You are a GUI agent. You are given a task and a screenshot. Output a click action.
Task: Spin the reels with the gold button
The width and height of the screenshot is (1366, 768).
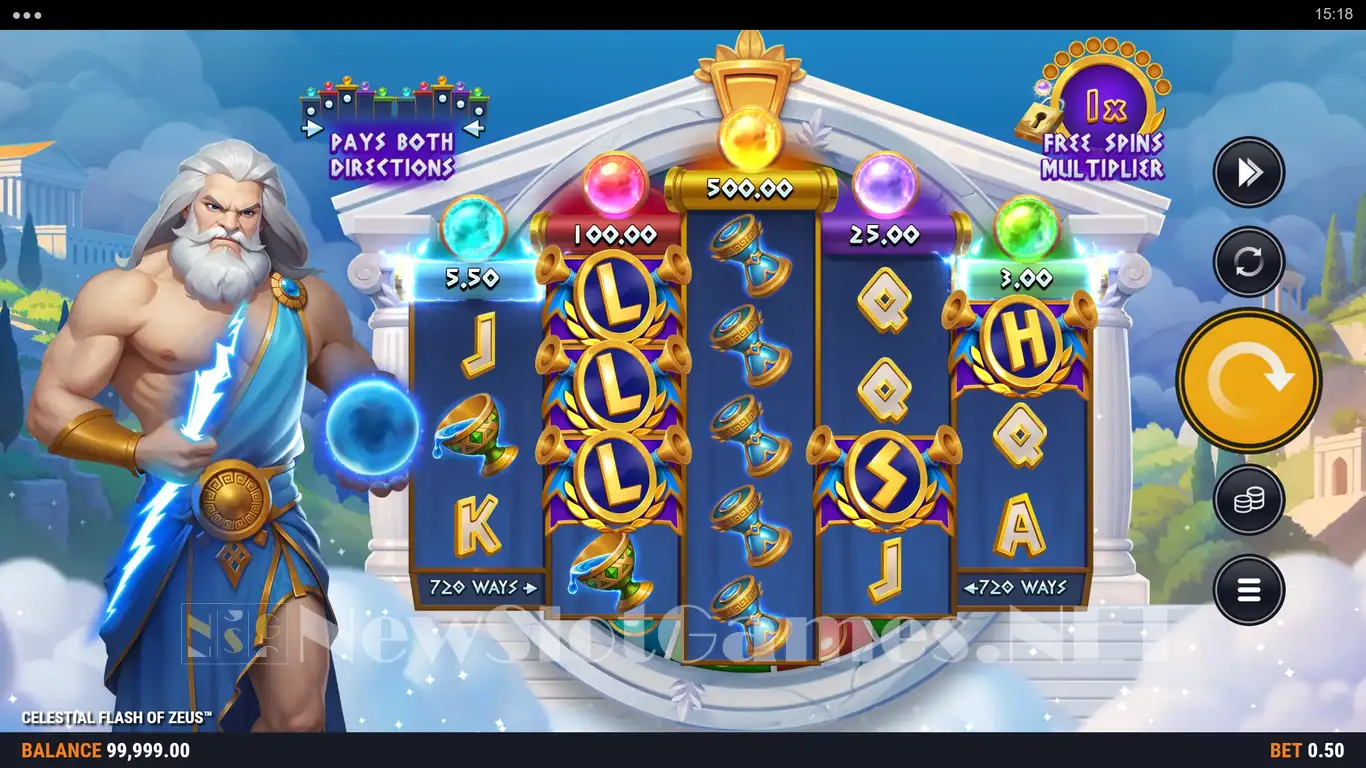coord(1248,380)
